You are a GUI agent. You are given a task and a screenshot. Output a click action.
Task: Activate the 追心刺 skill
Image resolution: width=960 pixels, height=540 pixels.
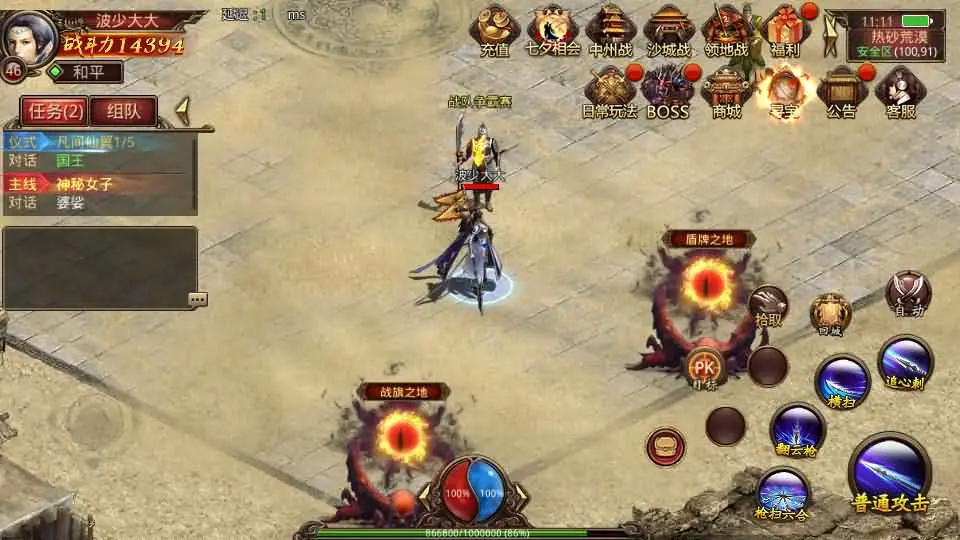905,362
